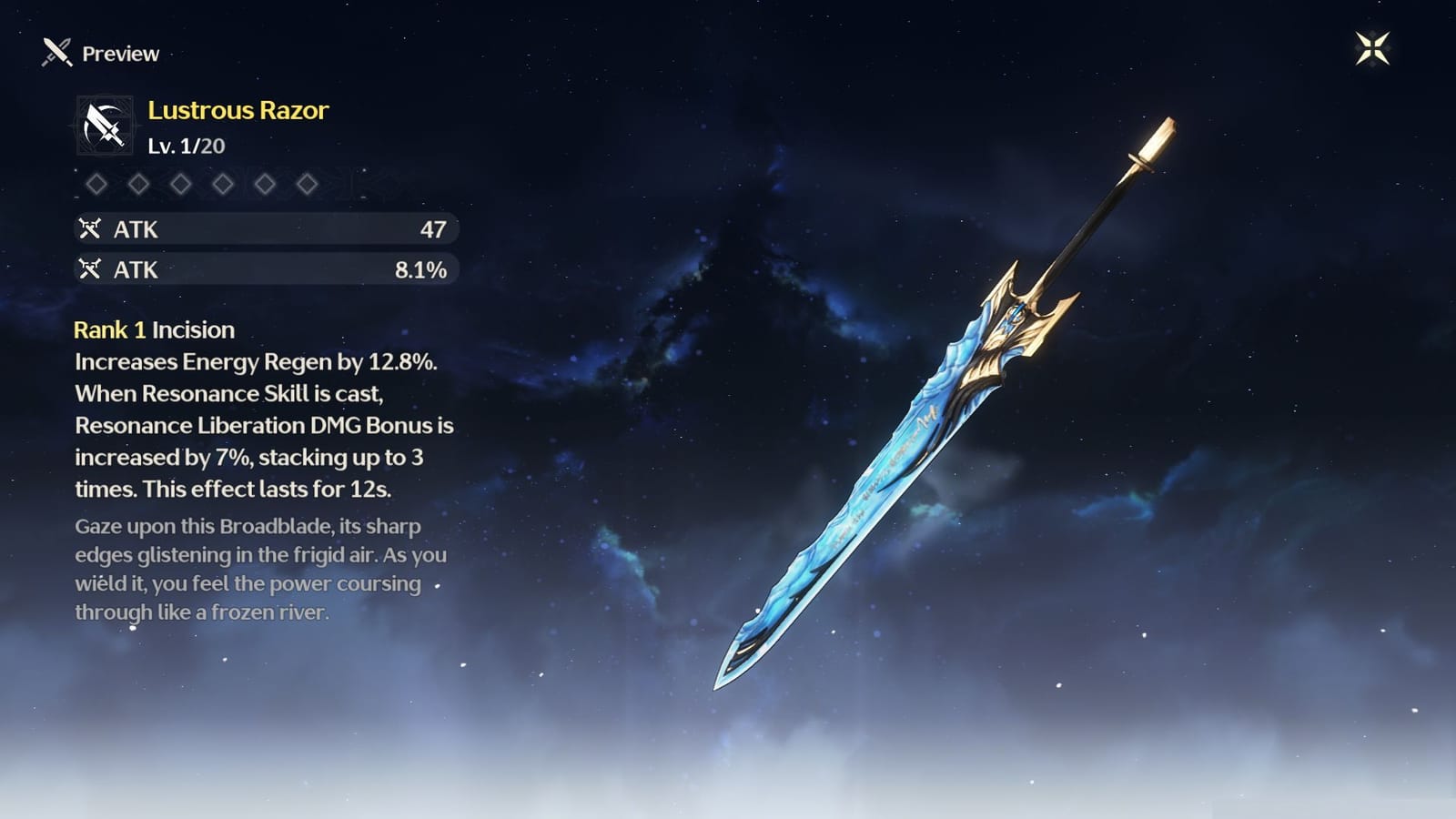
Task: Expand the Rank 1 Incision skill description
Action: [155, 329]
